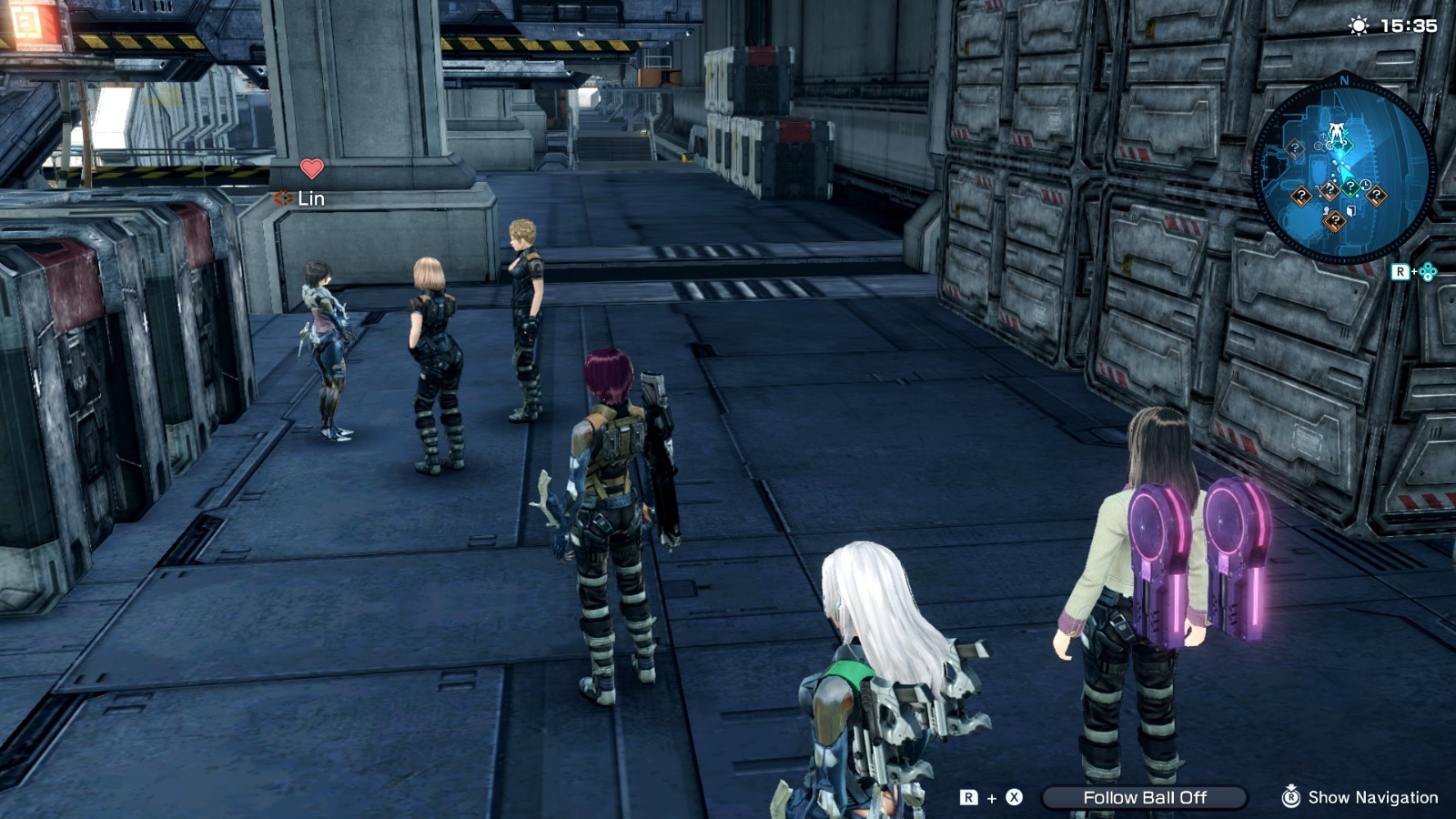The image size is (1456, 819).
Task: Select the green quest marker on the minimap
Action: click(x=1351, y=186)
